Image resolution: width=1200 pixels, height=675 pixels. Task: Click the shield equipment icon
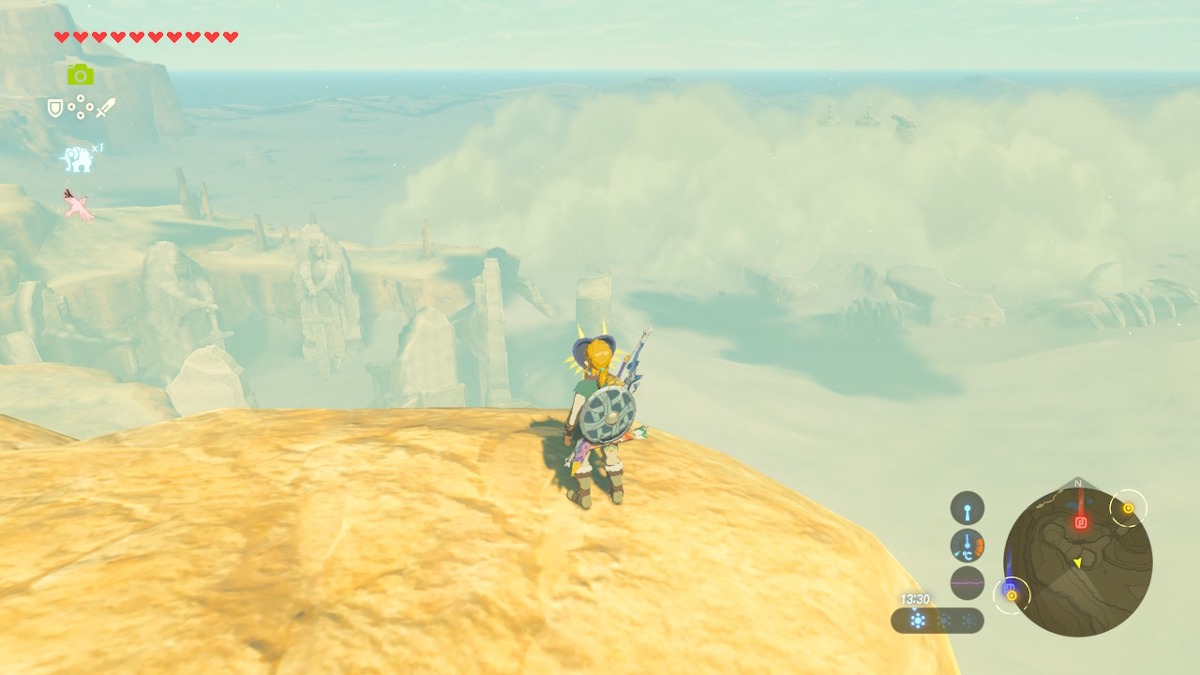(x=56, y=107)
